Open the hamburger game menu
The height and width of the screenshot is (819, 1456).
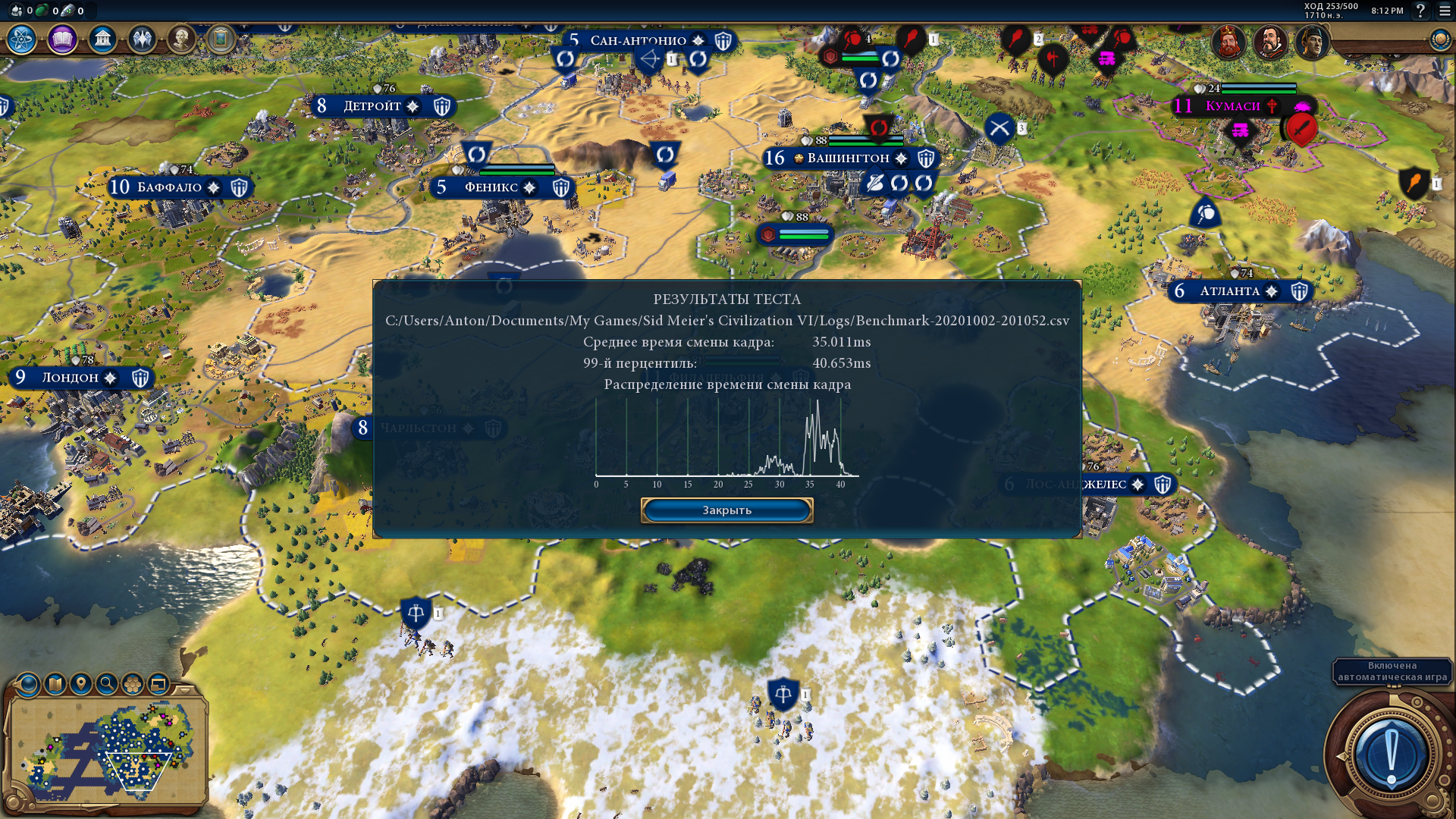point(1445,11)
